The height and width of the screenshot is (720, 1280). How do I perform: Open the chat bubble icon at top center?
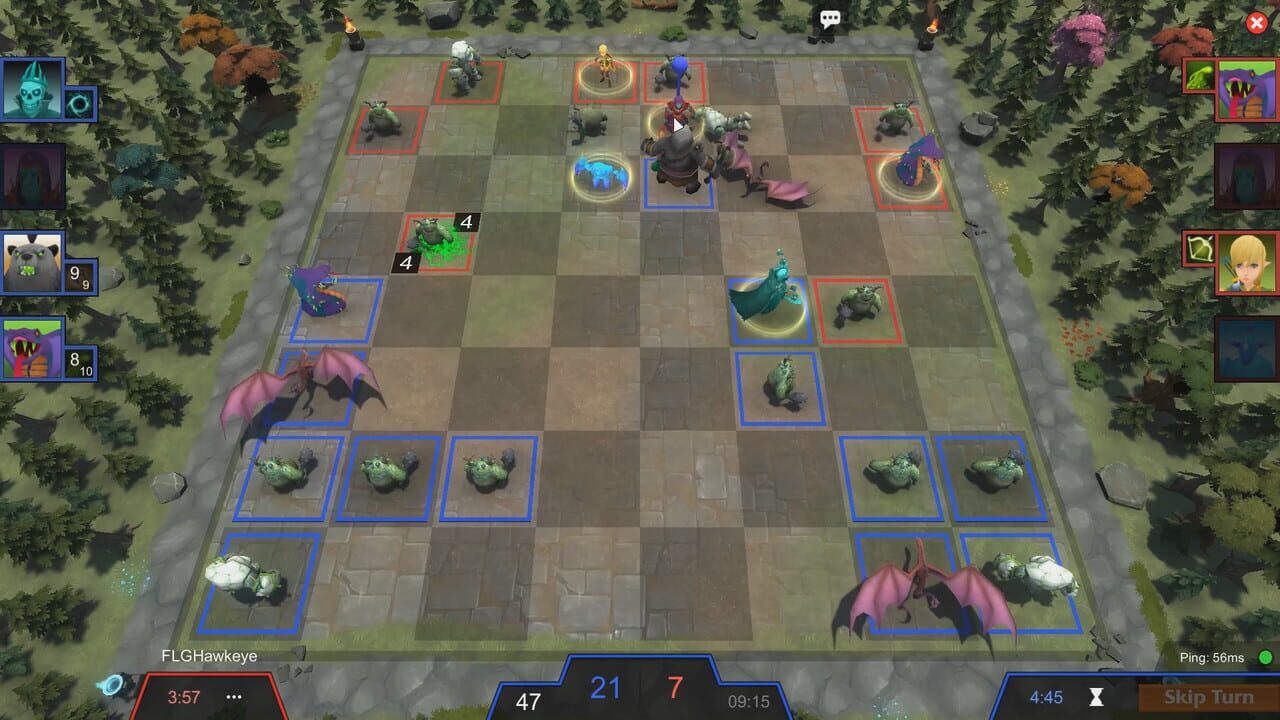pyautogui.click(x=828, y=18)
